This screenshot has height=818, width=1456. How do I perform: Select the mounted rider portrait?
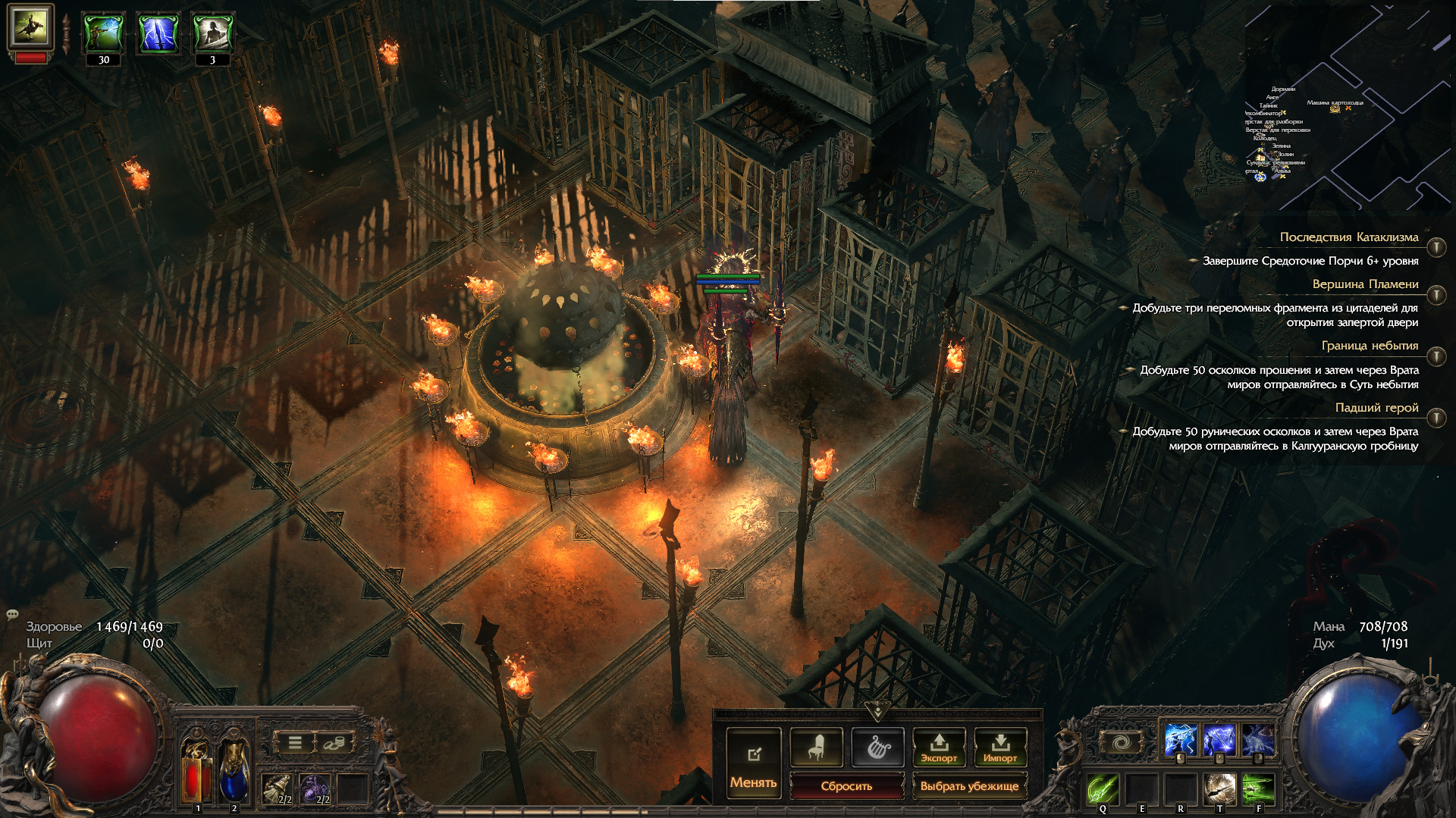click(x=30, y=27)
